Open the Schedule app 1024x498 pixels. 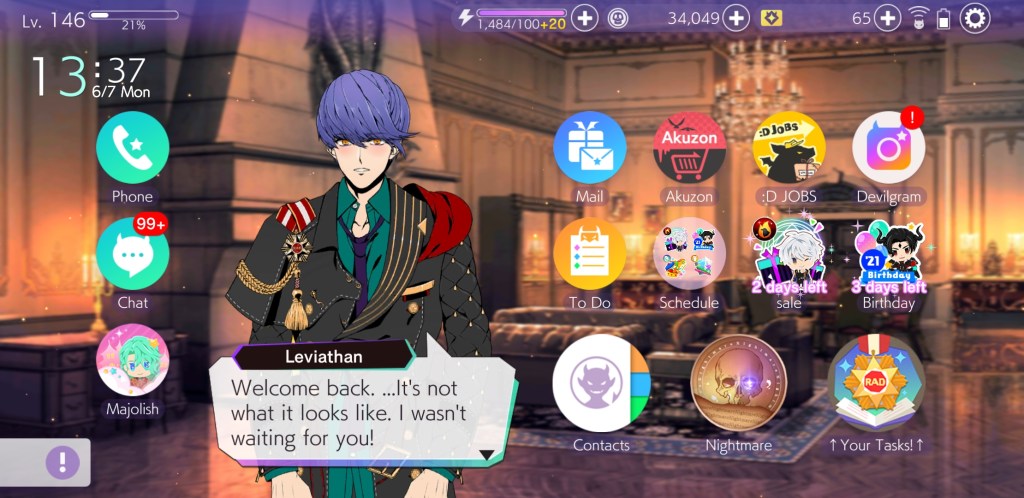pos(689,255)
